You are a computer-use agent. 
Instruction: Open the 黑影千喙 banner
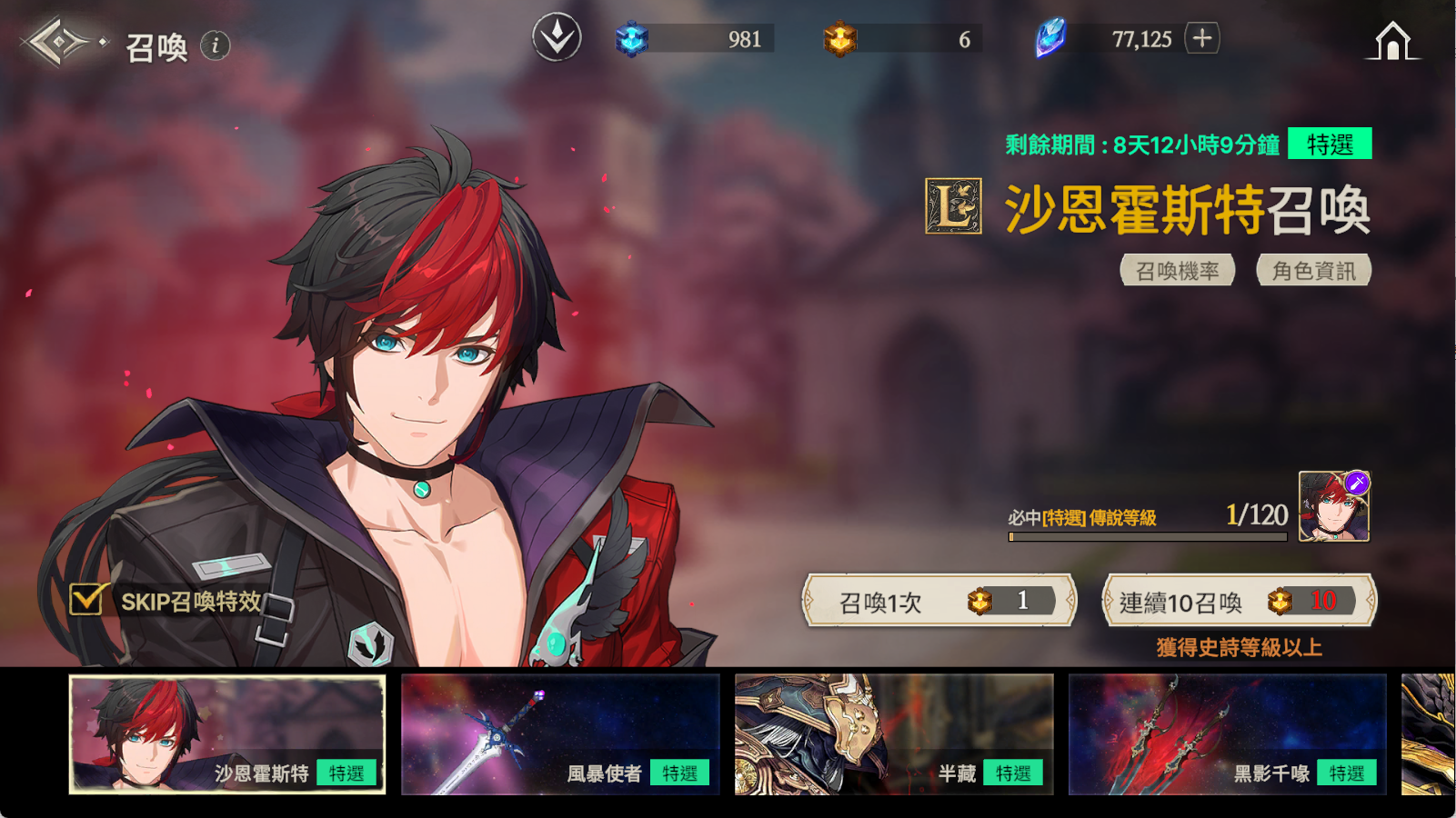coord(1227,734)
